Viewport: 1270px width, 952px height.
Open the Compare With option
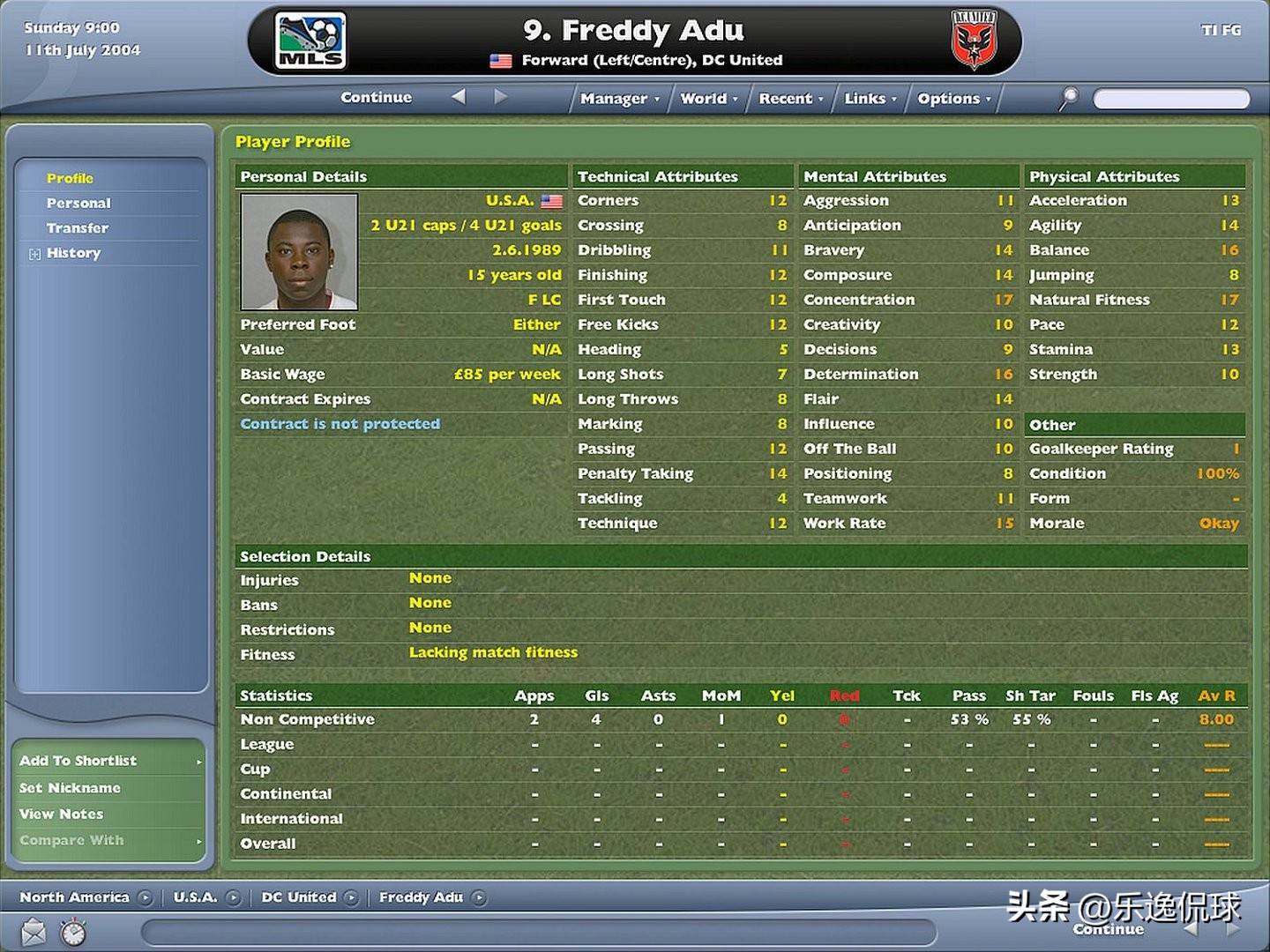(71, 841)
